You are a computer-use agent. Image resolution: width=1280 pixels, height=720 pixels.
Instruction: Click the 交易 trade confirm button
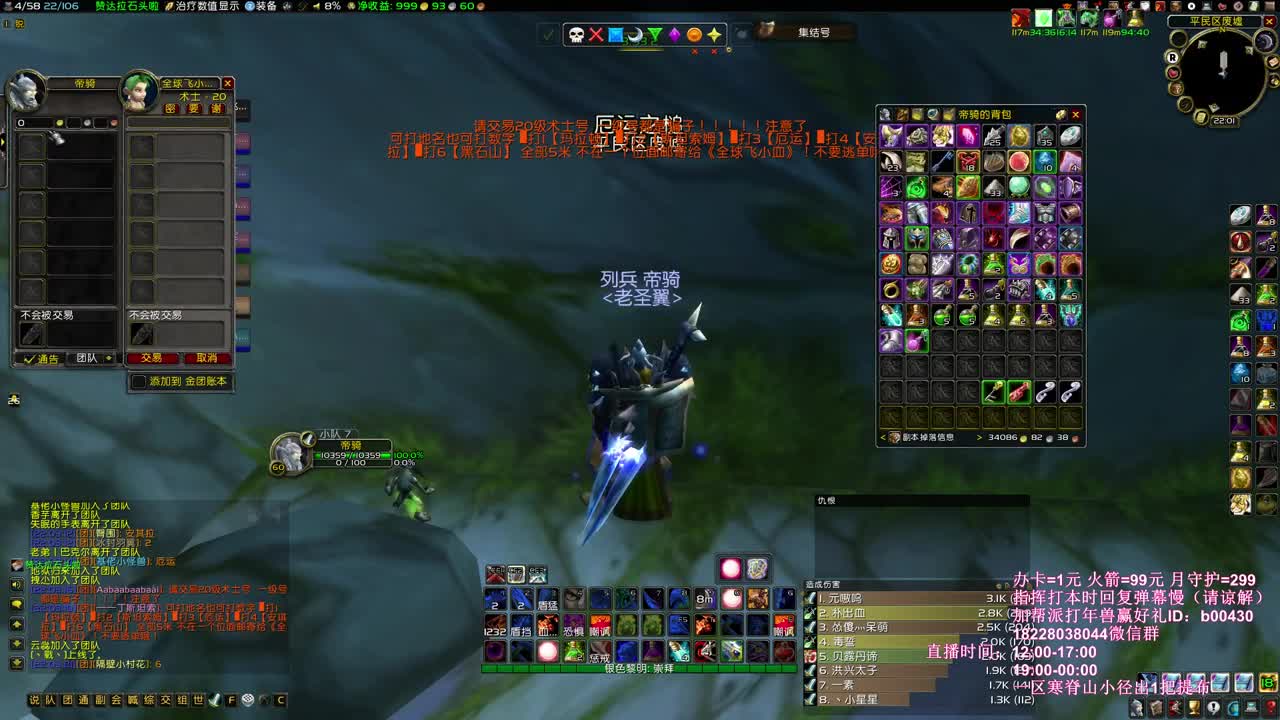coord(151,358)
